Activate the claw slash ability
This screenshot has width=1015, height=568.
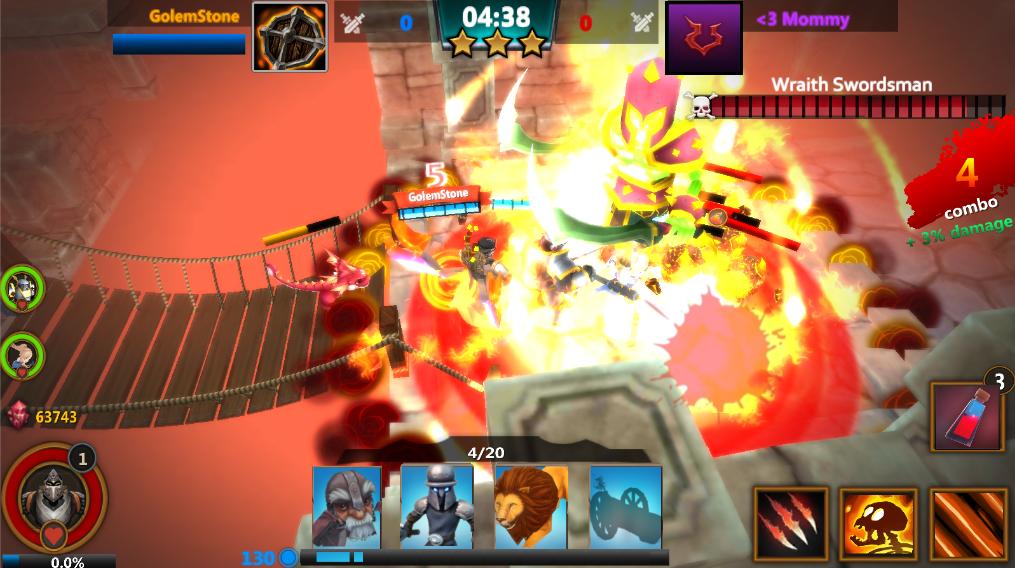(791, 523)
